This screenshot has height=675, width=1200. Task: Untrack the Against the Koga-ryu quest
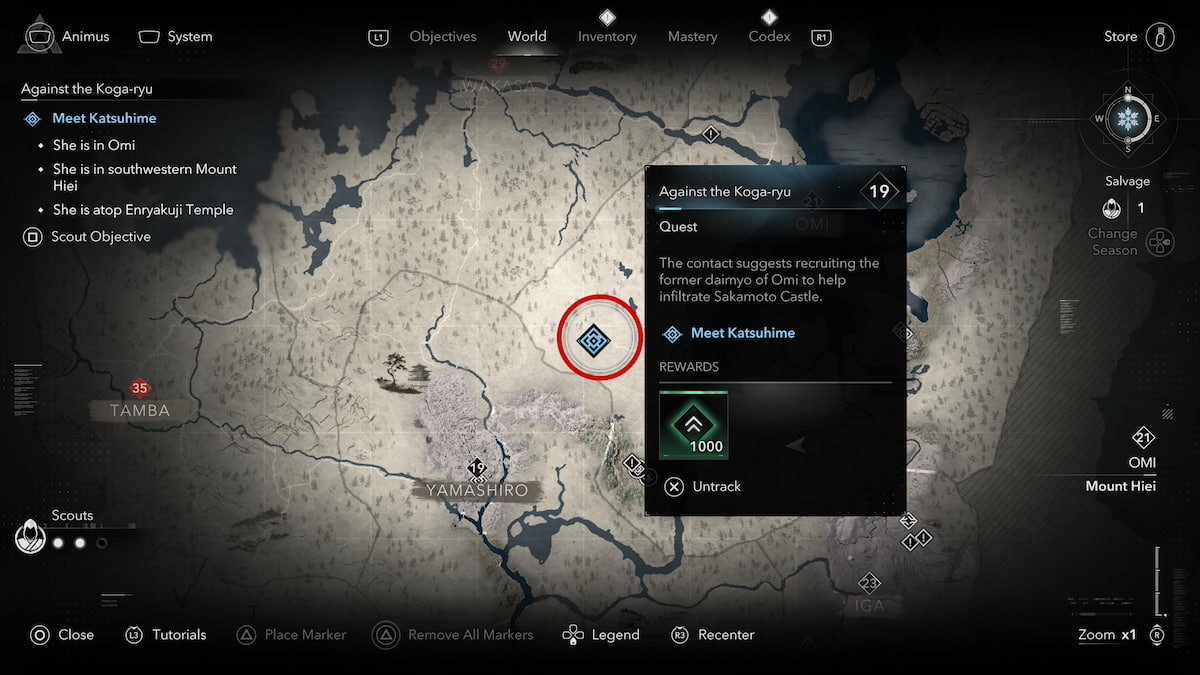[704, 486]
